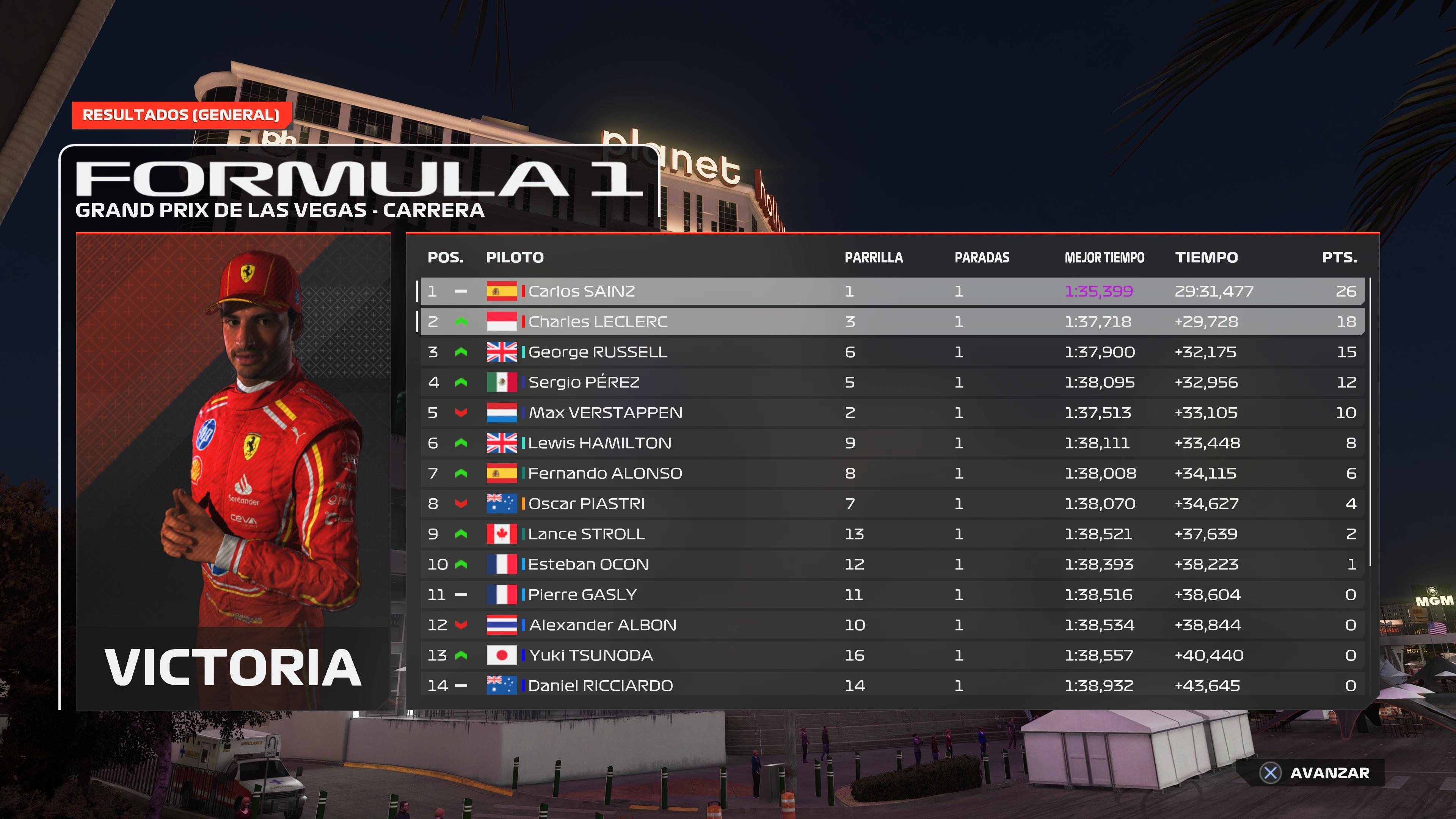
Task: Choose Daniel RICCIARDO result entry
Action: (x=892, y=686)
